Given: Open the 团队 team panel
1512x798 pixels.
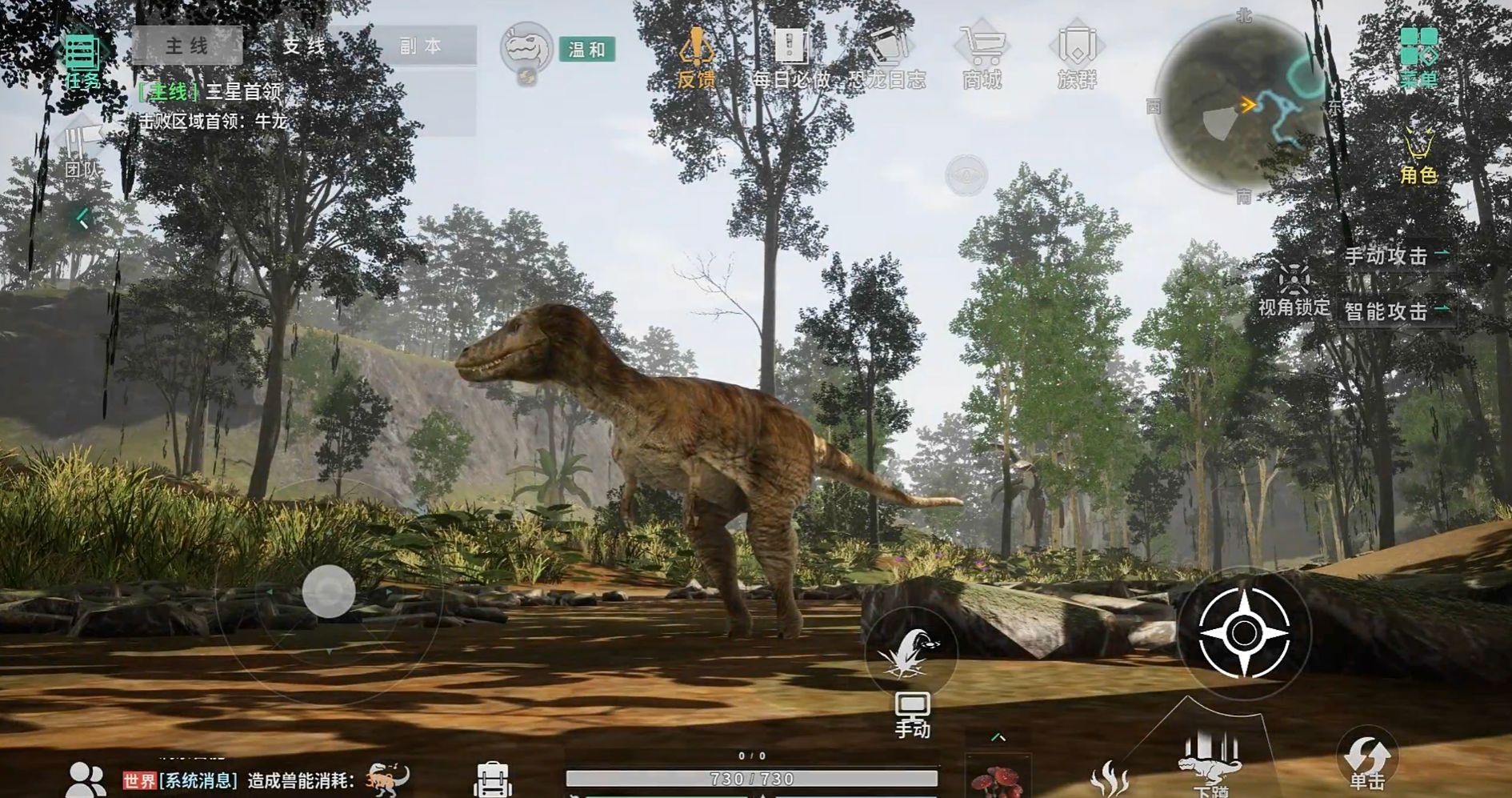Looking at the screenshot, I should (x=82, y=152).
